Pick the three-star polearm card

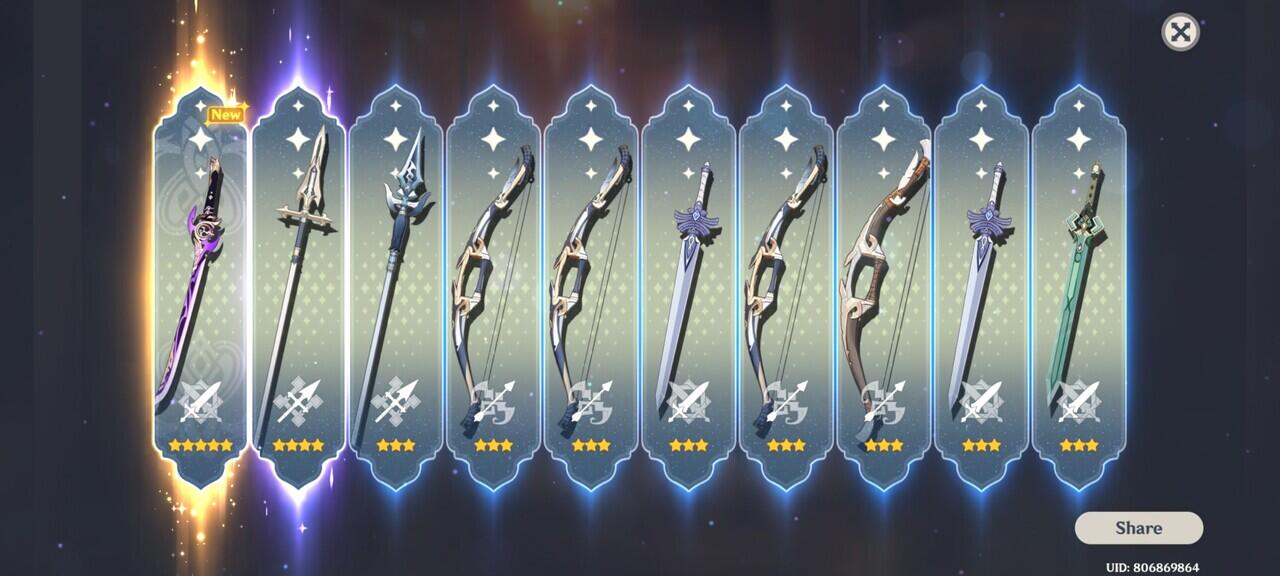(x=395, y=290)
